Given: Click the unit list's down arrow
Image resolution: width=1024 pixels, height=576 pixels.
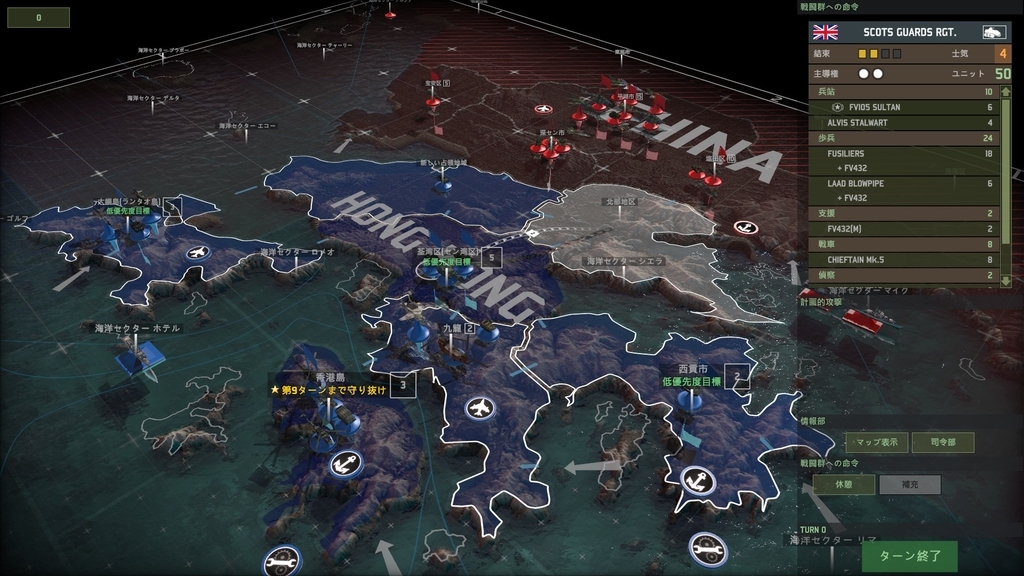Looking at the screenshot, I should coord(1004,283).
